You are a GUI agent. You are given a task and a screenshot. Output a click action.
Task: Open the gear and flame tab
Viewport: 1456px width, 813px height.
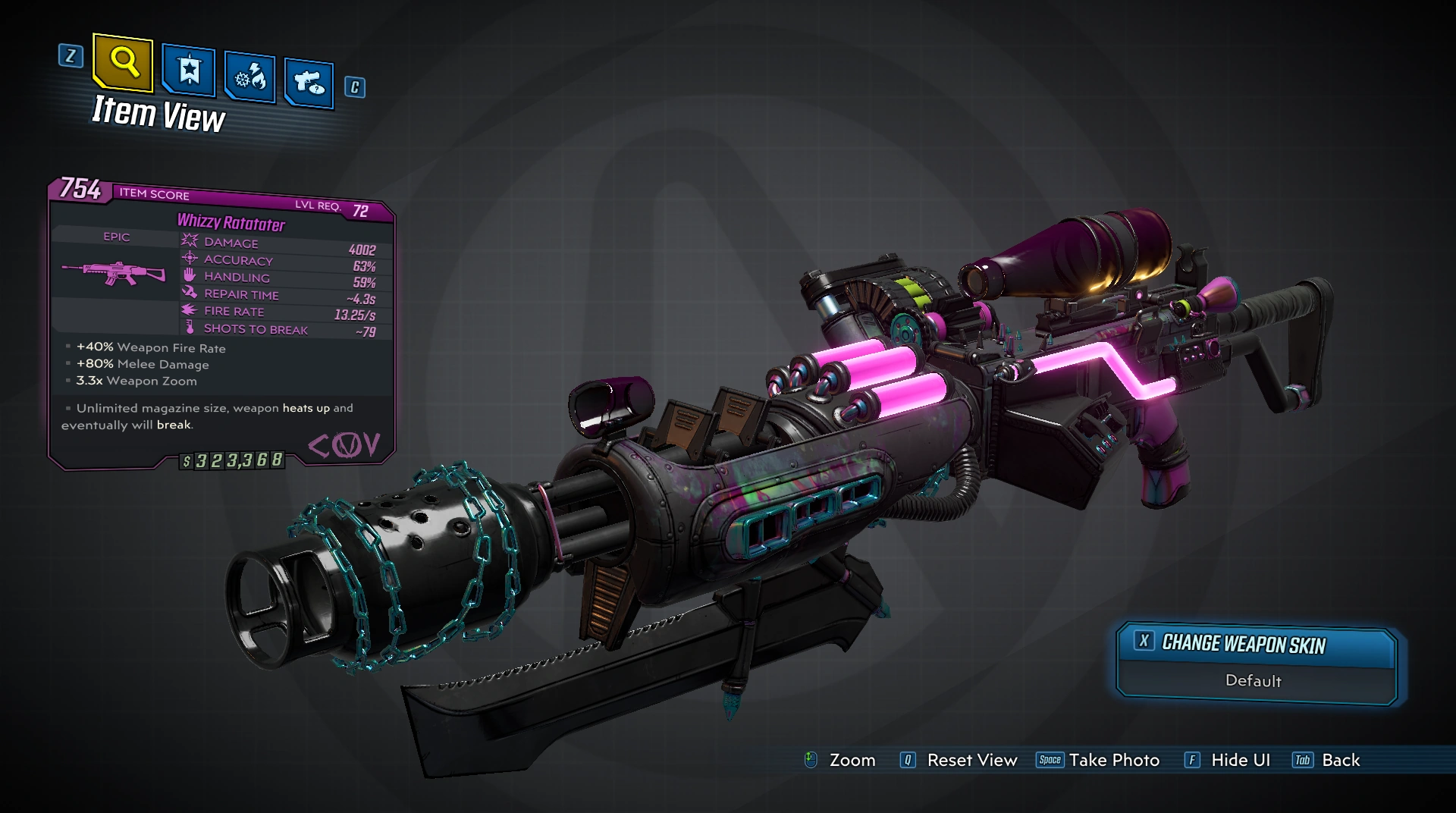coord(249,77)
